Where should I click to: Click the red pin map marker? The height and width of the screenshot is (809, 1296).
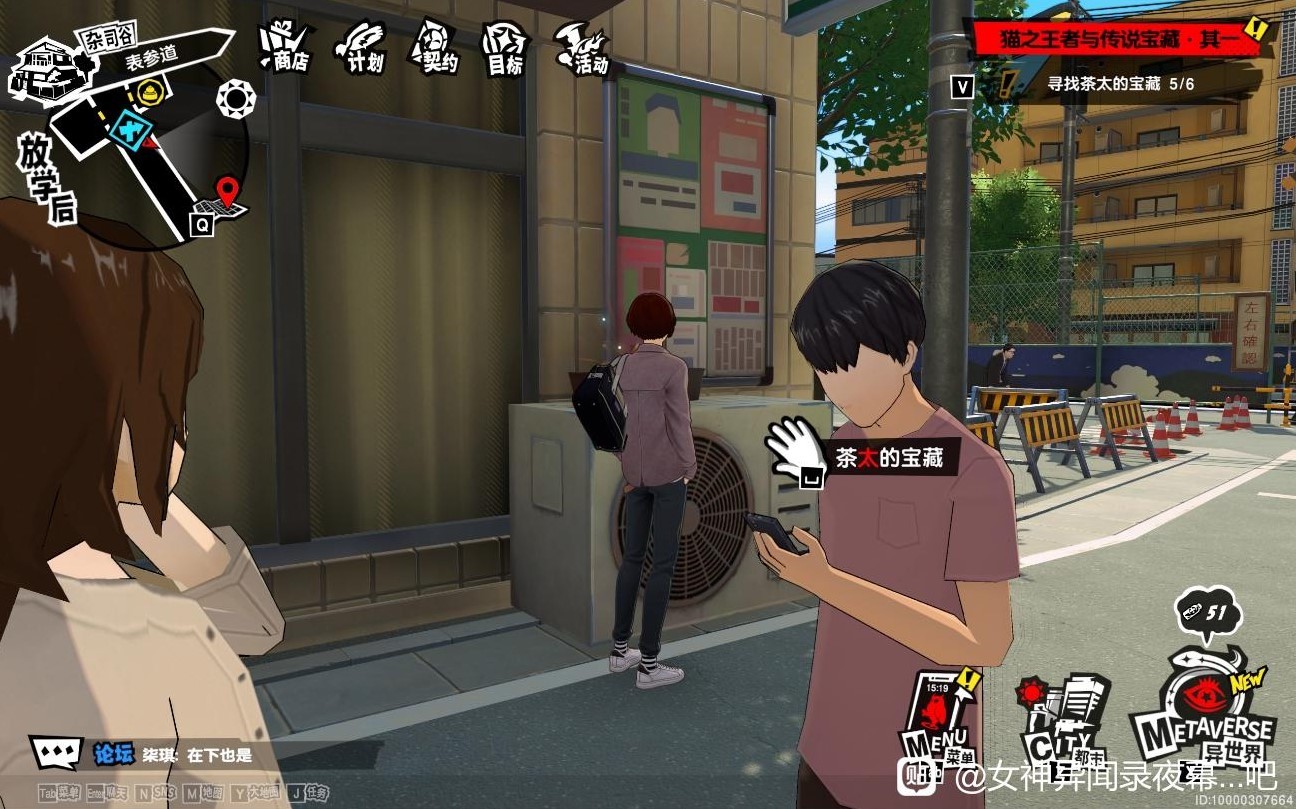[229, 190]
